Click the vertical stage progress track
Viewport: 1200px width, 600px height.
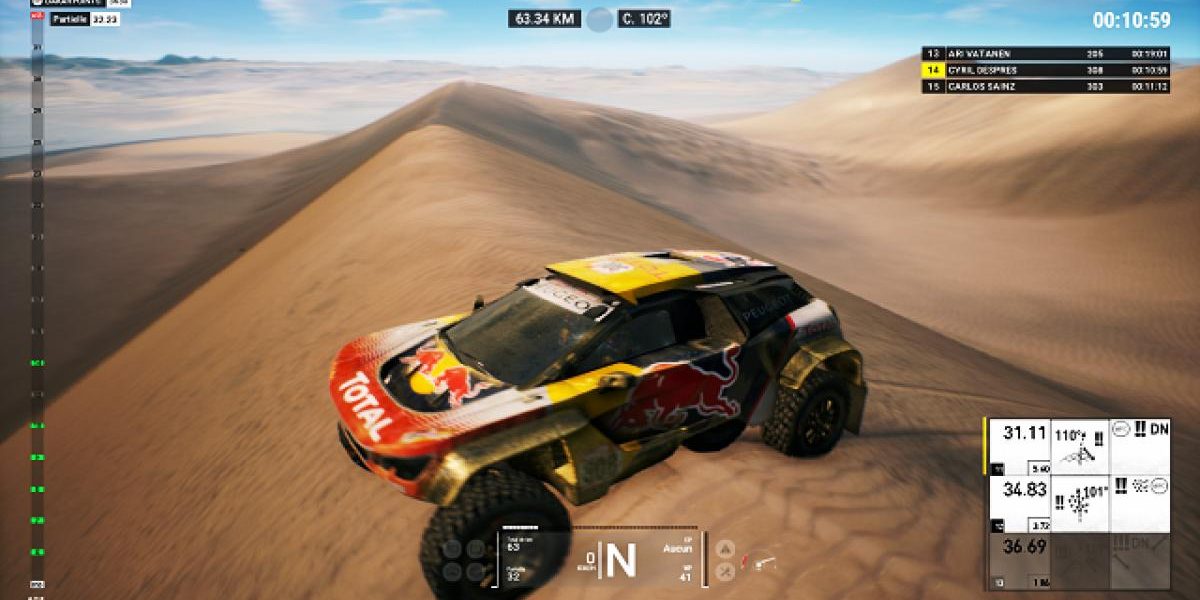37,300
